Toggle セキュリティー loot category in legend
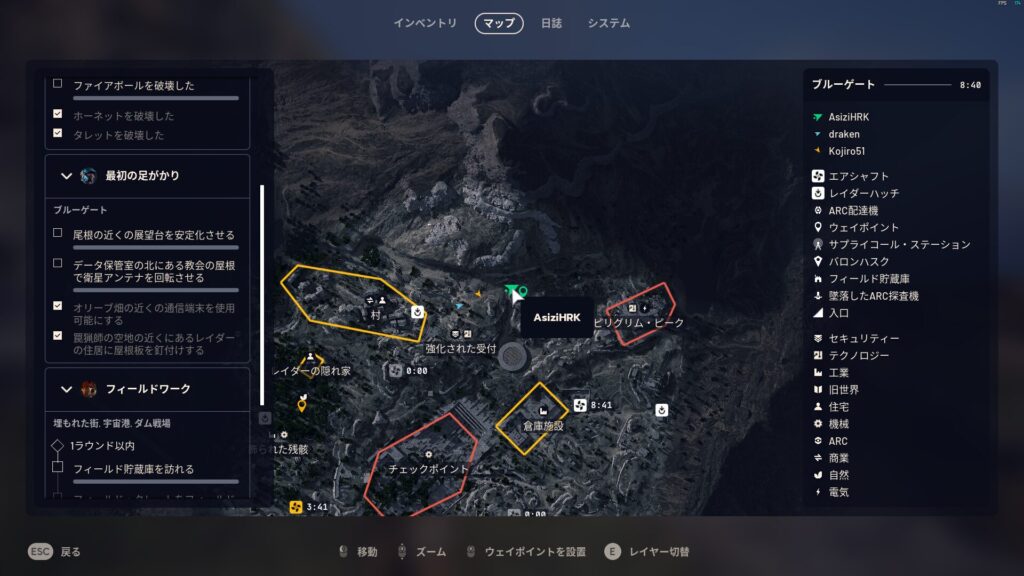This screenshot has width=1024, height=576. pos(864,339)
